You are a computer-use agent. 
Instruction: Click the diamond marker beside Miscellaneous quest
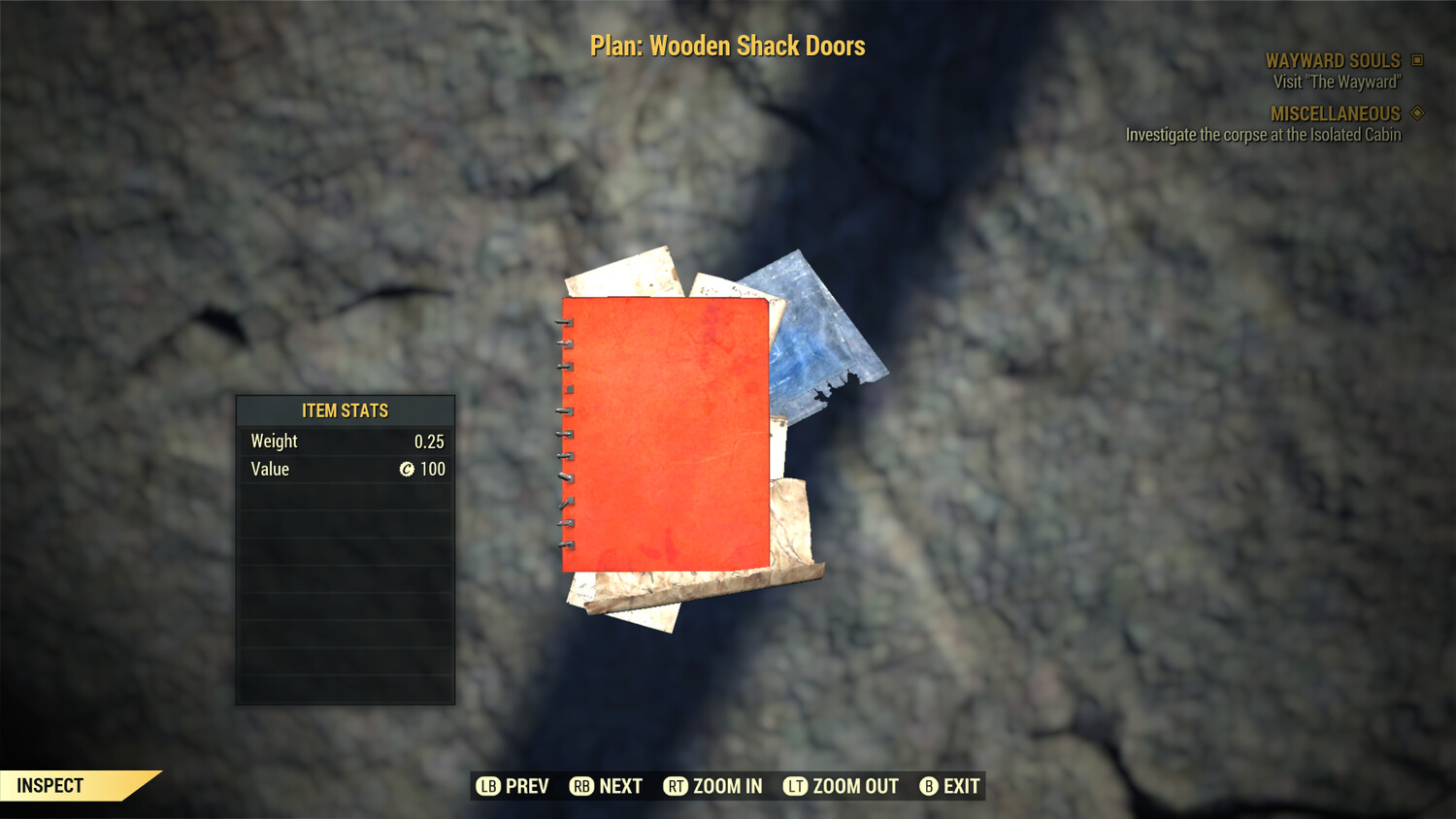[1416, 114]
